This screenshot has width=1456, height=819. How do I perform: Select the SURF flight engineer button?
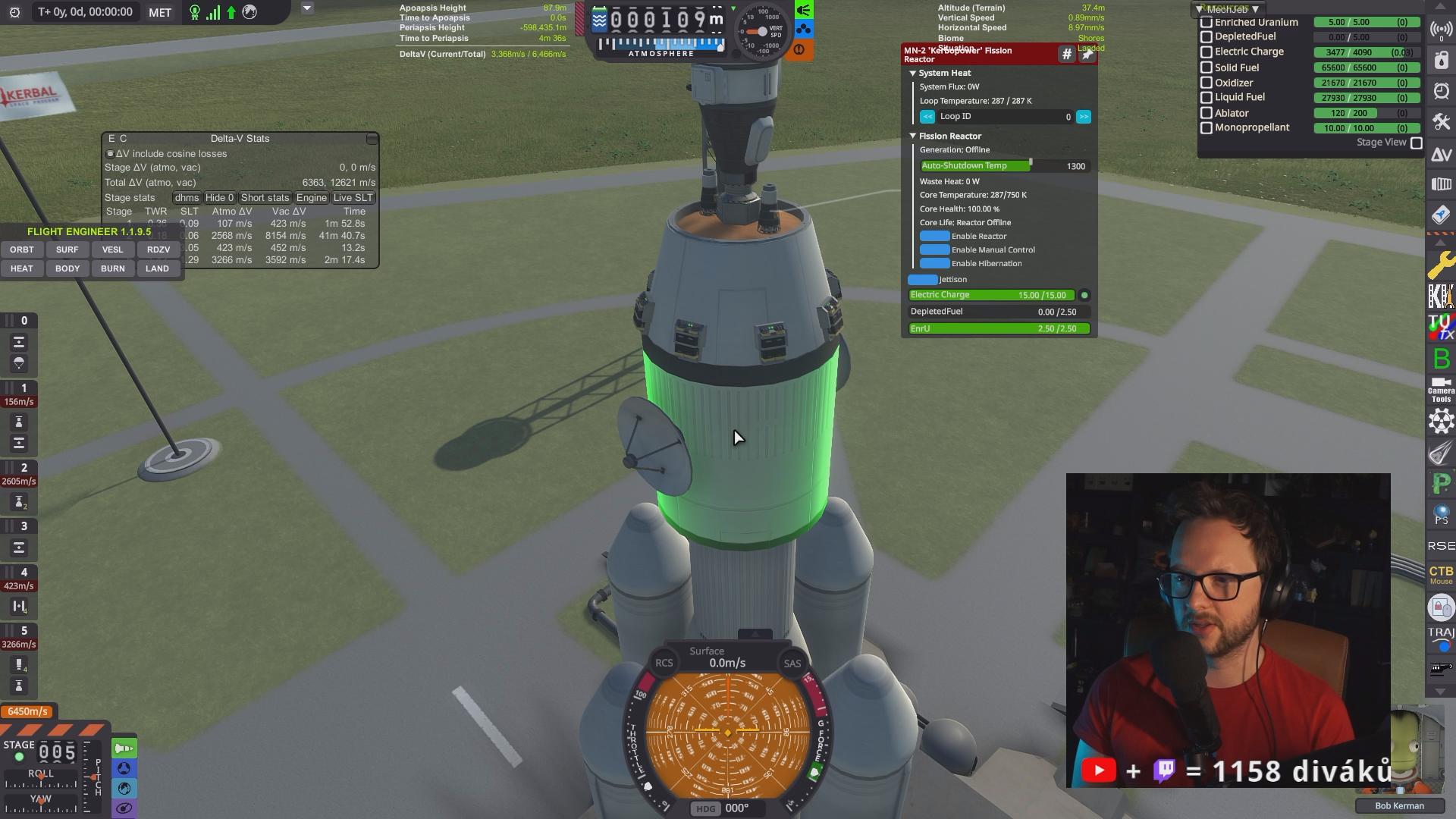tap(67, 249)
